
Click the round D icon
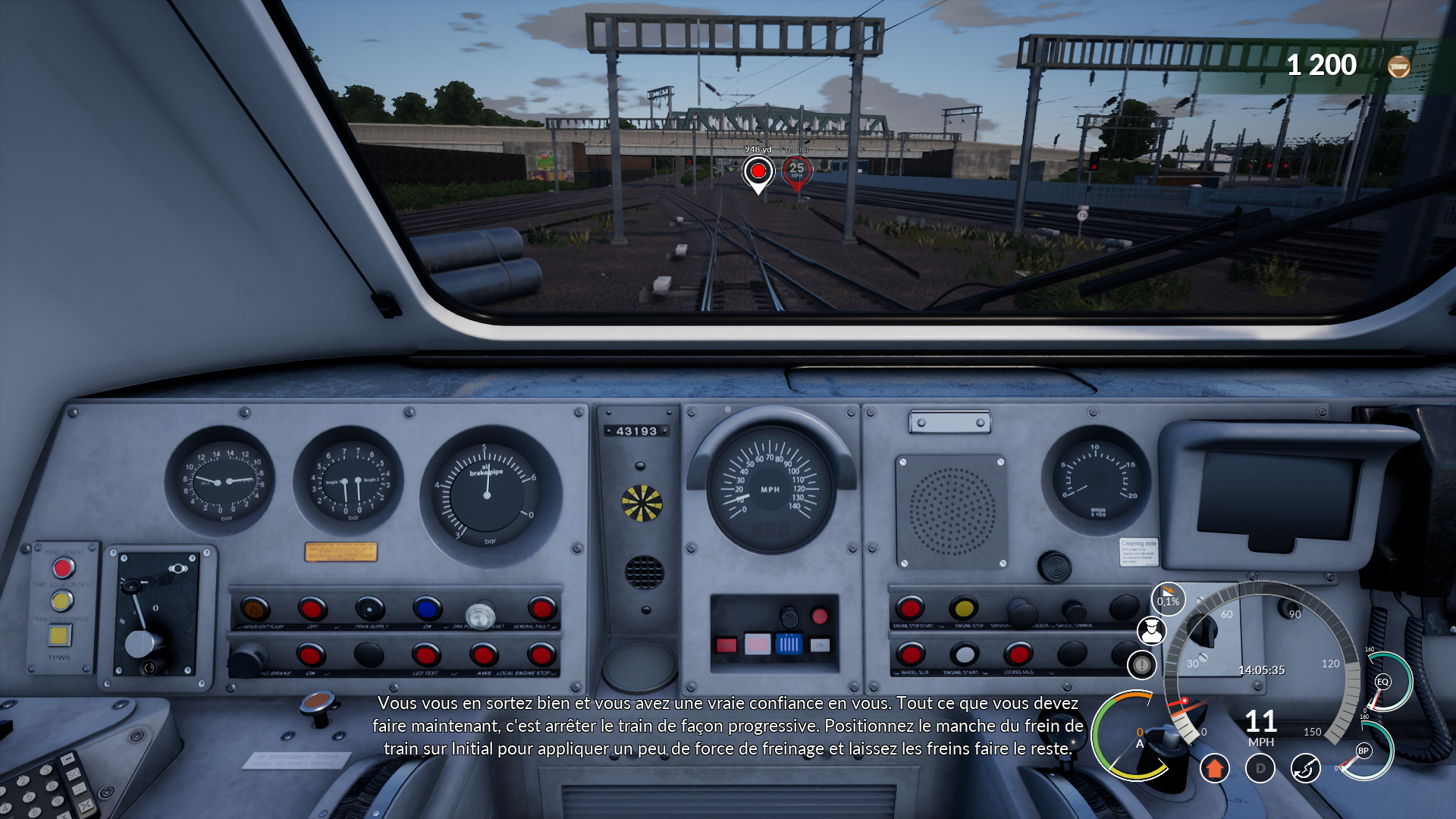coord(1260,768)
